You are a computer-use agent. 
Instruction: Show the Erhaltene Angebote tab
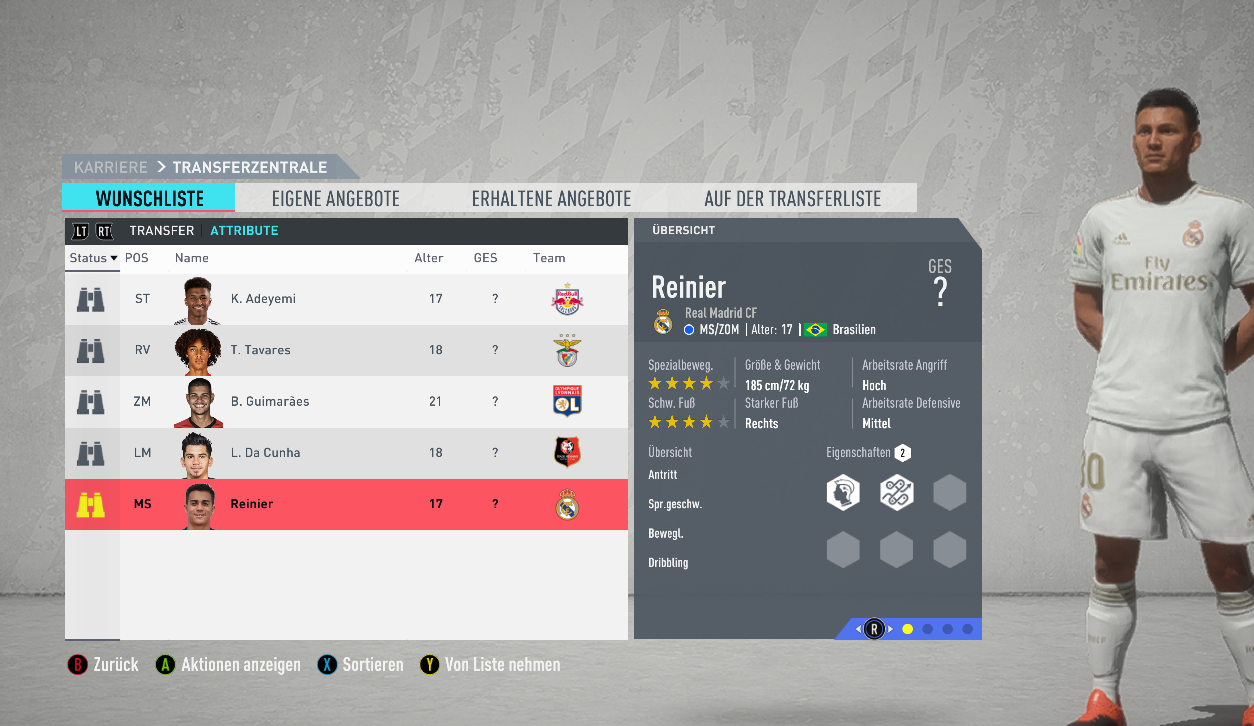(x=551, y=198)
